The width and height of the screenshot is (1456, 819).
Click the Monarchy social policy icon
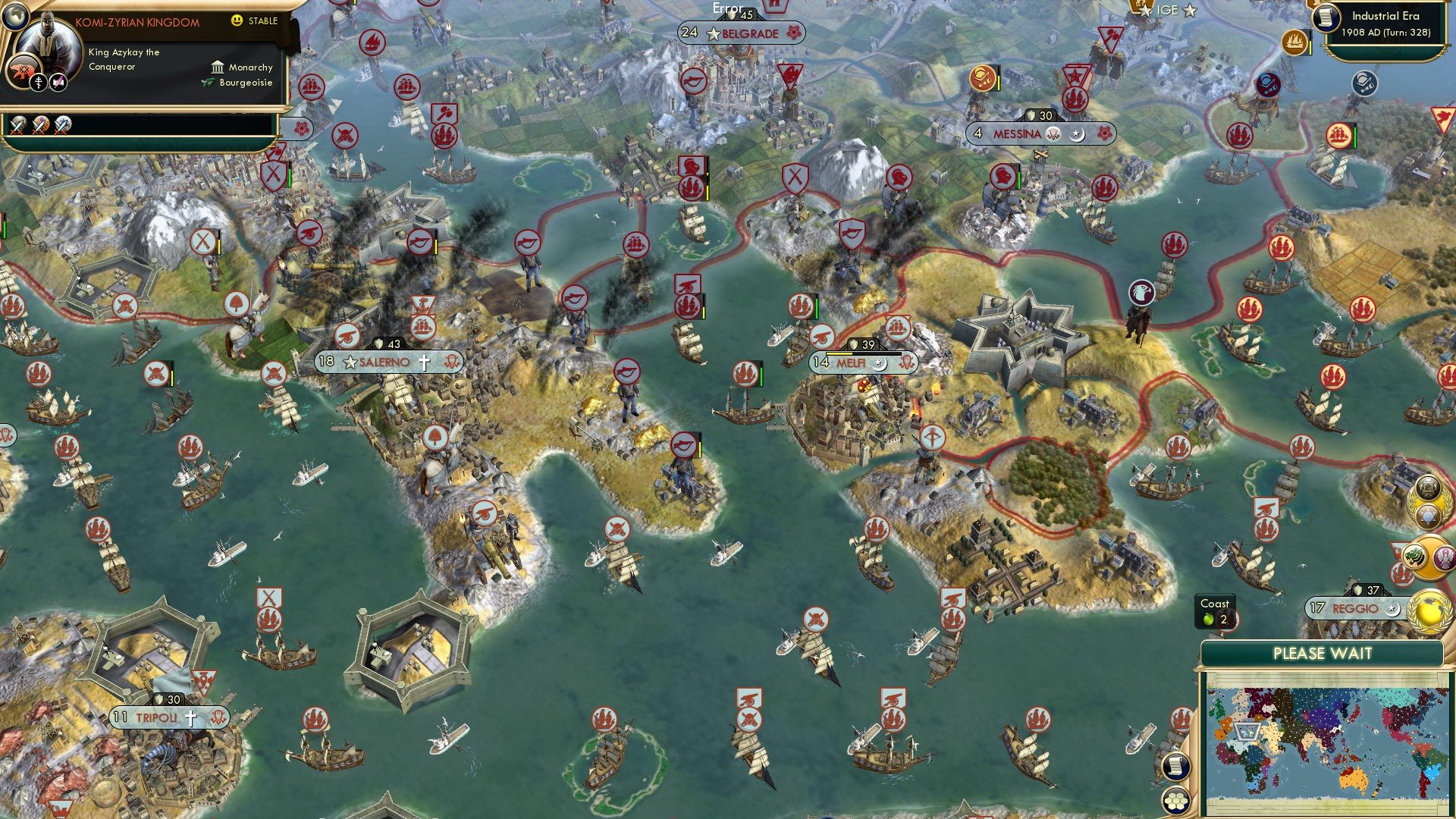pos(218,67)
